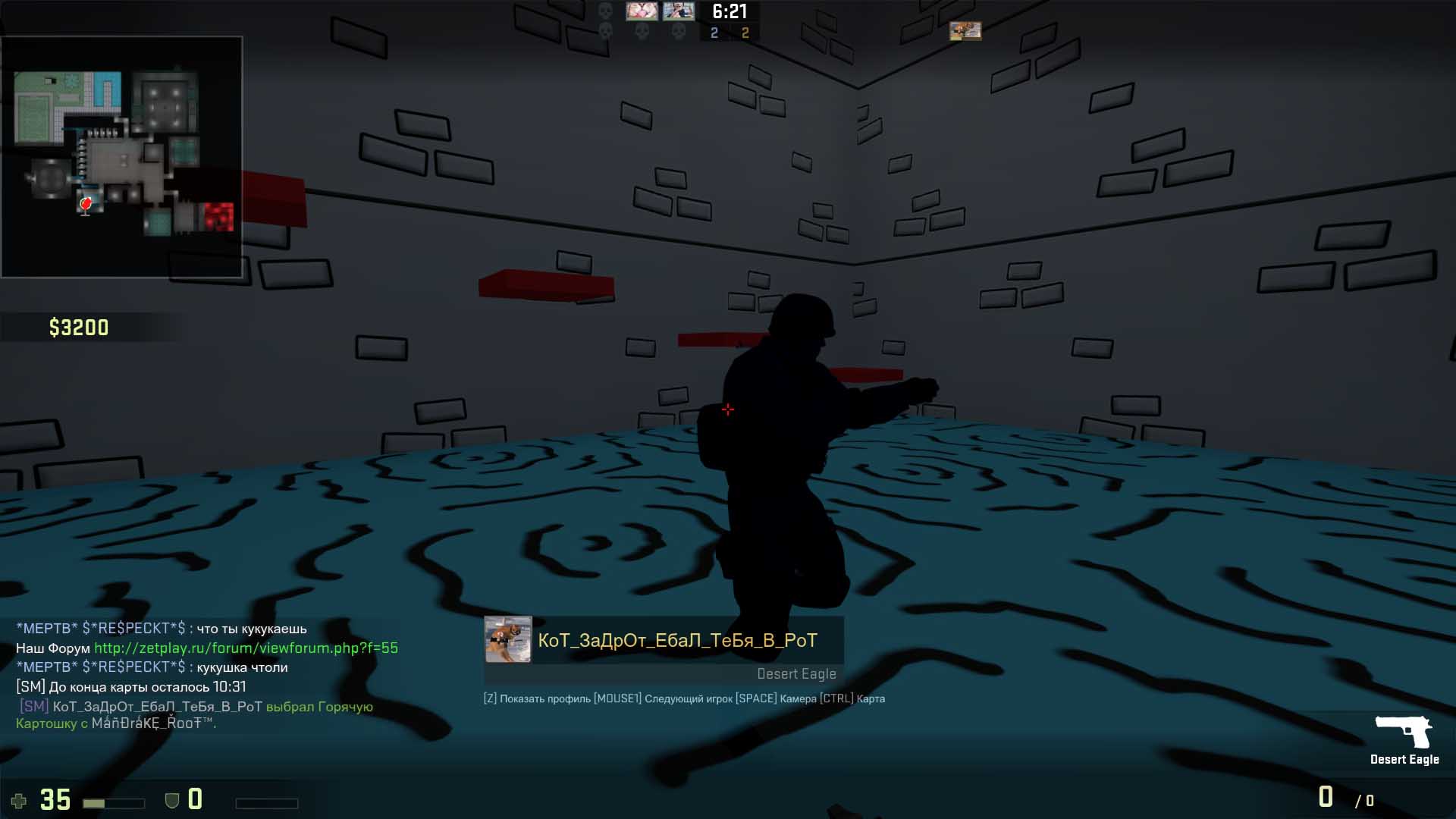This screenshot has height=819, width=1456.
Task: Click the lone orange team avatar in the scoreboard
Action: pos(965,31)
